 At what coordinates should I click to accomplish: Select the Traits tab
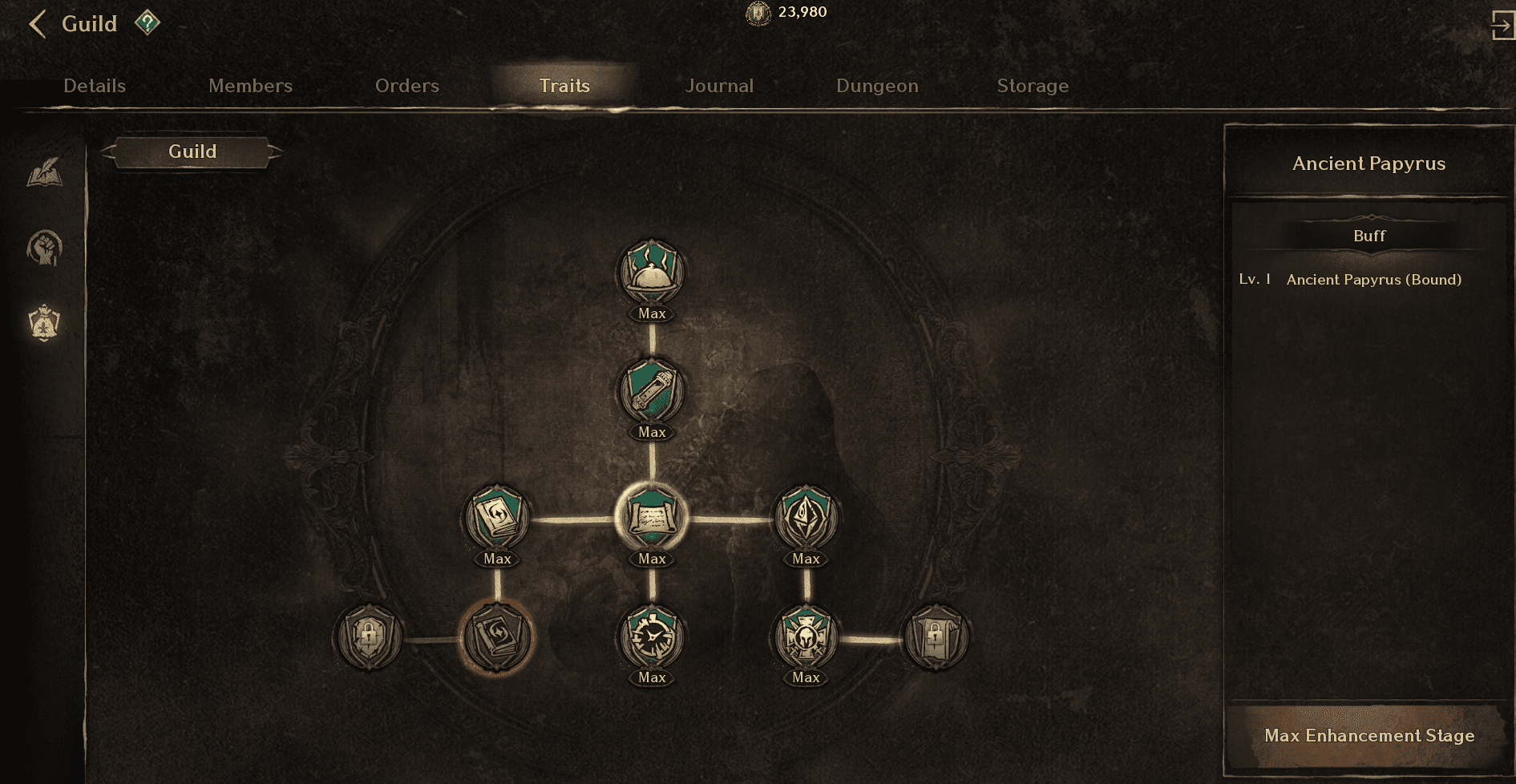pyautogui.click(x=564, y=86)
